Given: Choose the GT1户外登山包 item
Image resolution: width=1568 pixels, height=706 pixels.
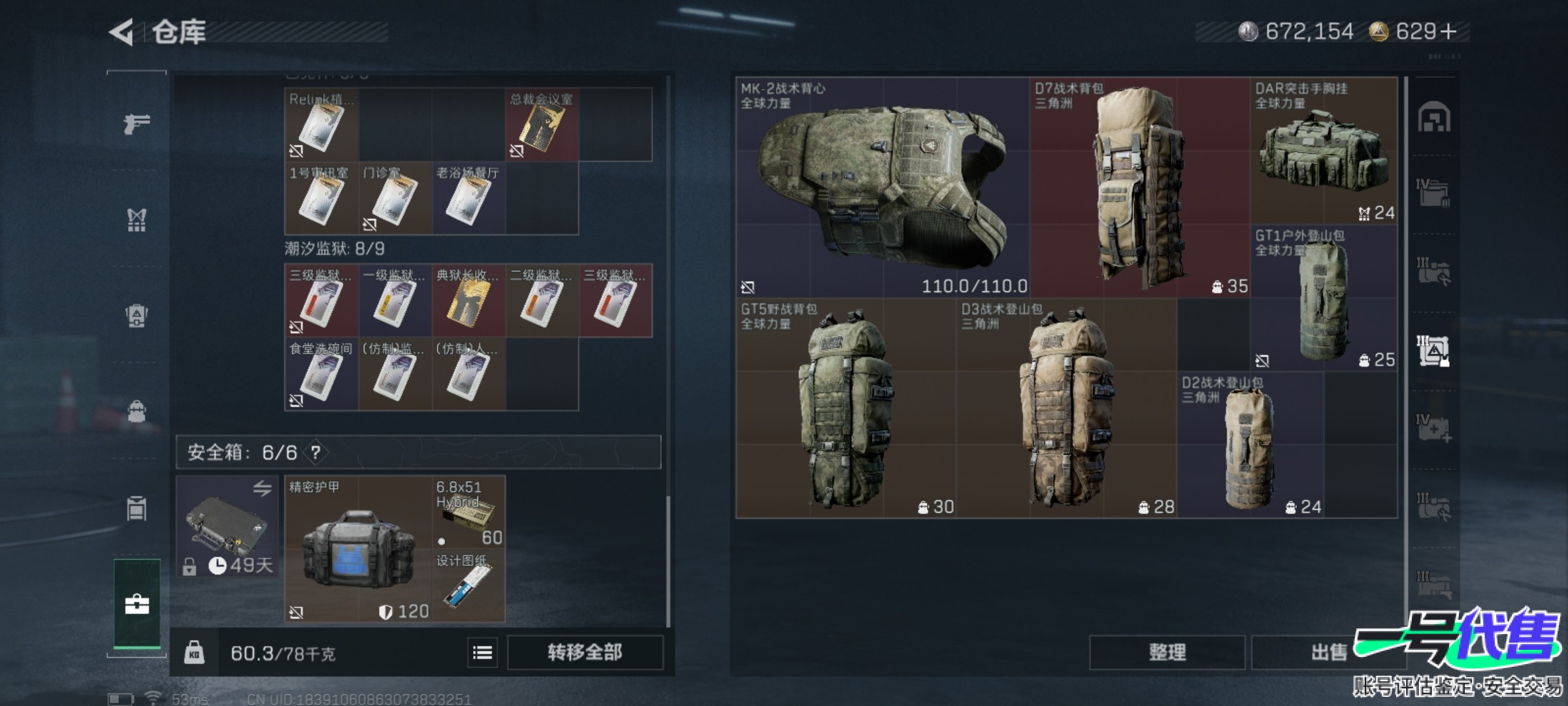Looking at the screenshot, I should [1324, 299].
